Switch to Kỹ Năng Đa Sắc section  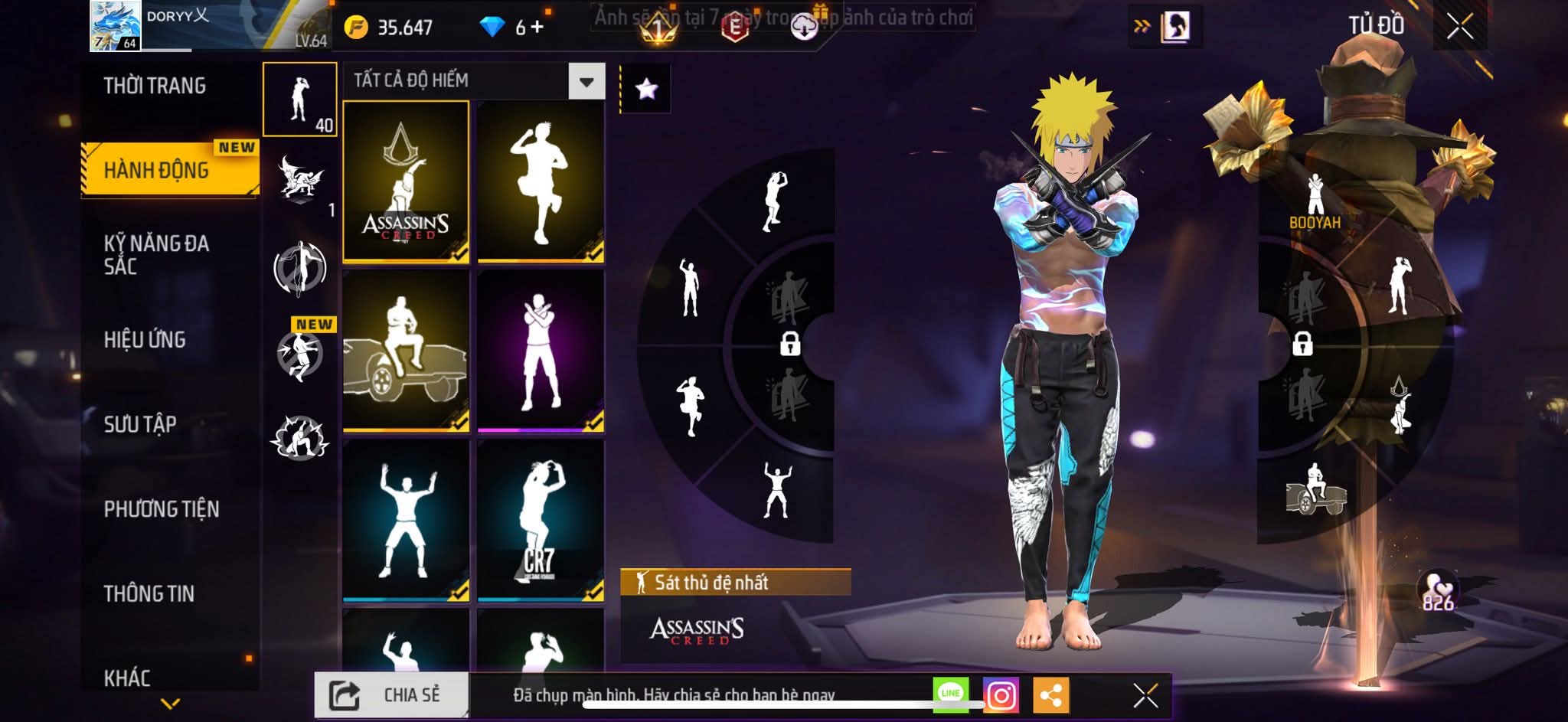156,255
